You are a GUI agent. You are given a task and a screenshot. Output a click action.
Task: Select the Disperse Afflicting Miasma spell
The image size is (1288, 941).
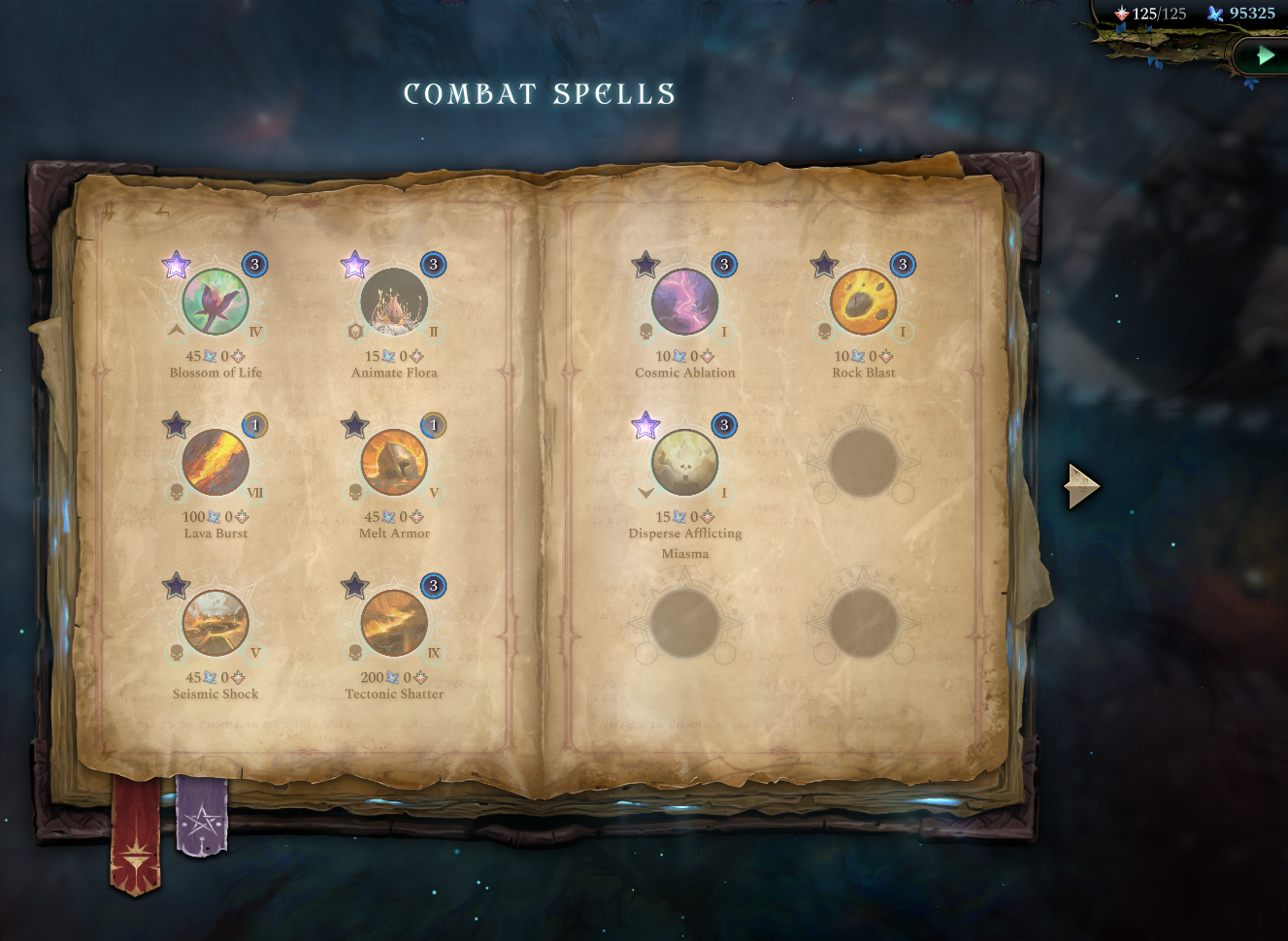[684, 463]
